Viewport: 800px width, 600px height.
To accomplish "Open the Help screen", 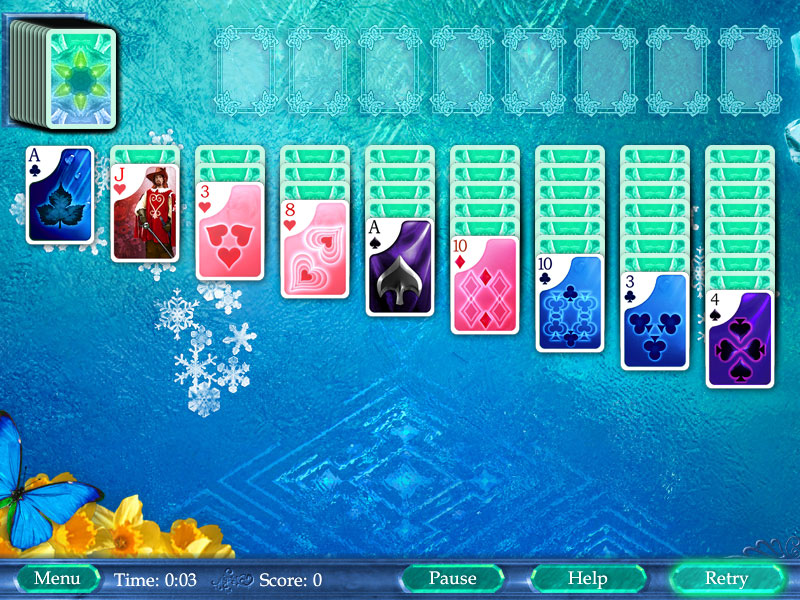I will (x=587, y=578).
